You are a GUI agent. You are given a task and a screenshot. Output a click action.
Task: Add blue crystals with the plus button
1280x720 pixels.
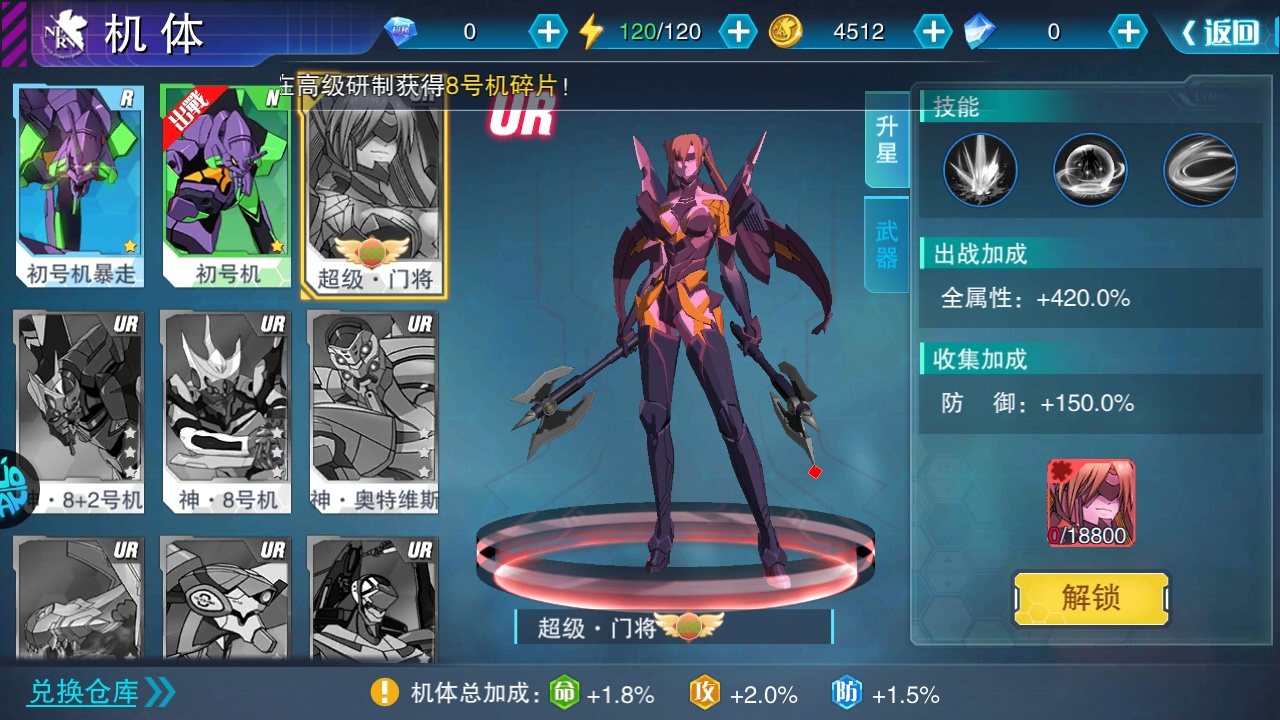click(1127, 32)
